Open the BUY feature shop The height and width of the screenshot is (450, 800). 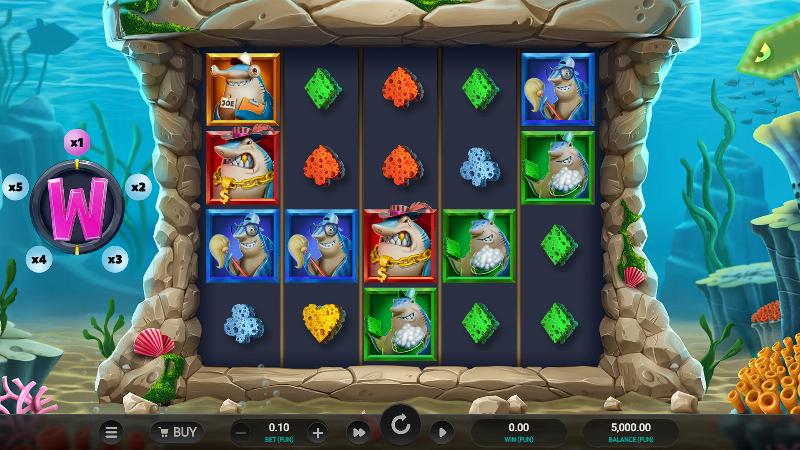(x=176, y=432)
